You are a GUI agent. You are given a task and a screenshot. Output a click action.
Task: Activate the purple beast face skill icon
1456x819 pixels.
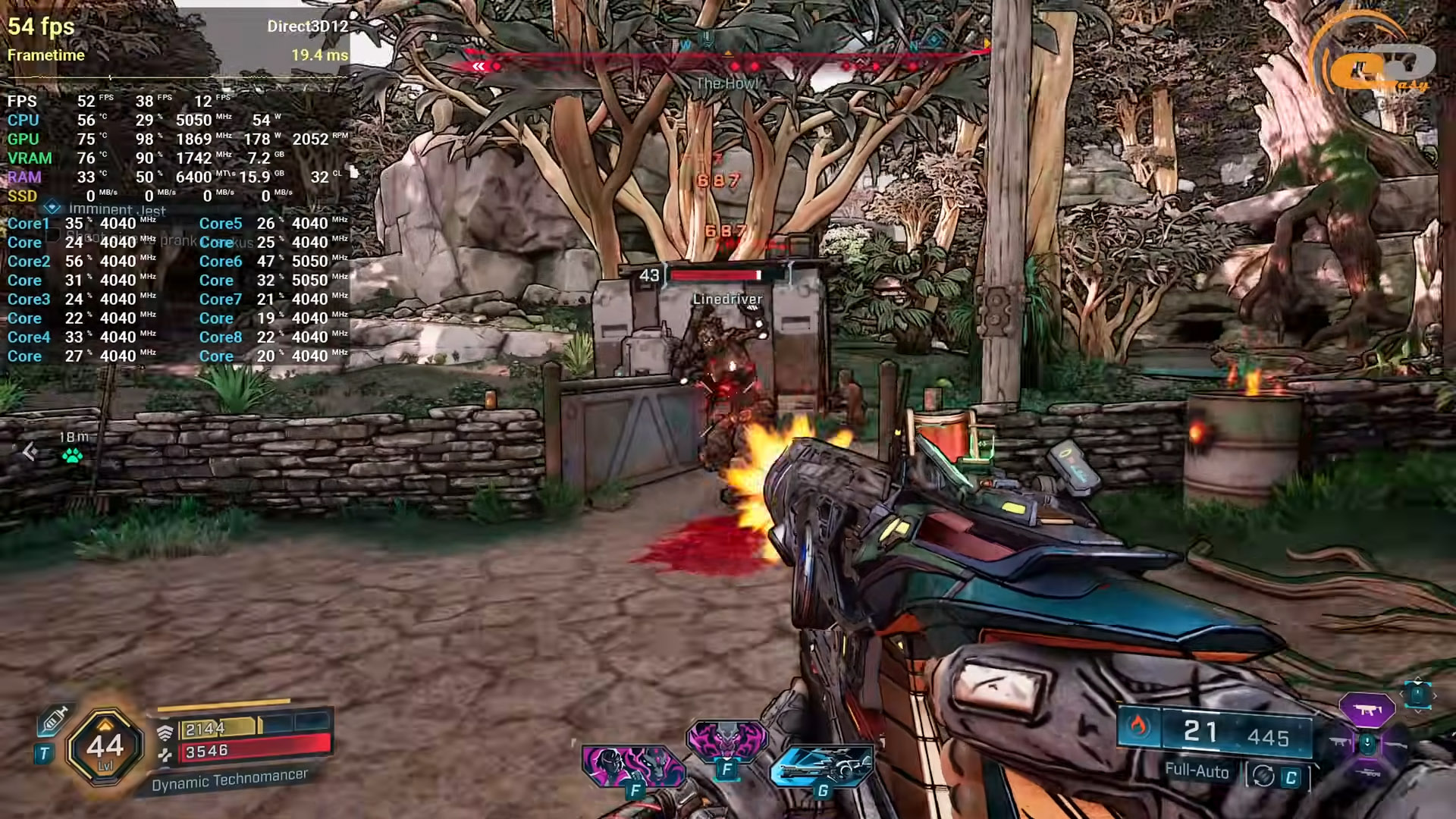click(726, 740)
